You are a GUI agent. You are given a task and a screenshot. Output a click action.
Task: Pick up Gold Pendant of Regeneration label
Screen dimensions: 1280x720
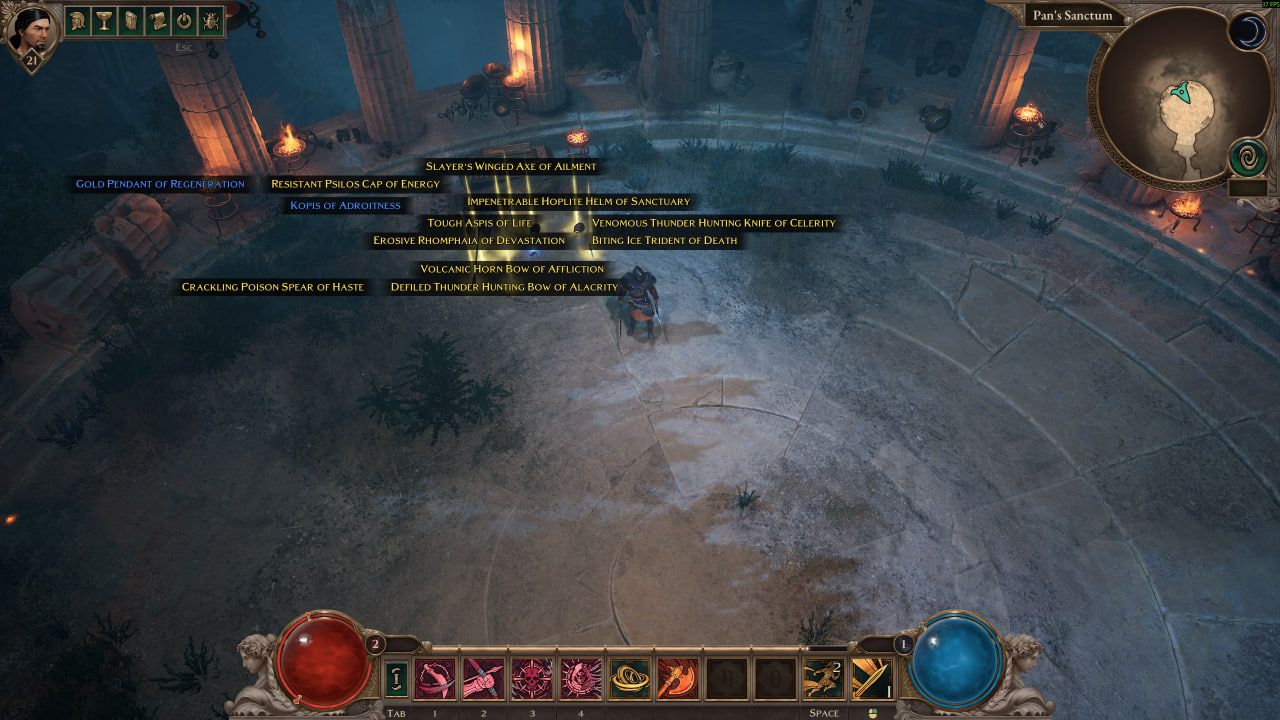click(x=160, y=184)
